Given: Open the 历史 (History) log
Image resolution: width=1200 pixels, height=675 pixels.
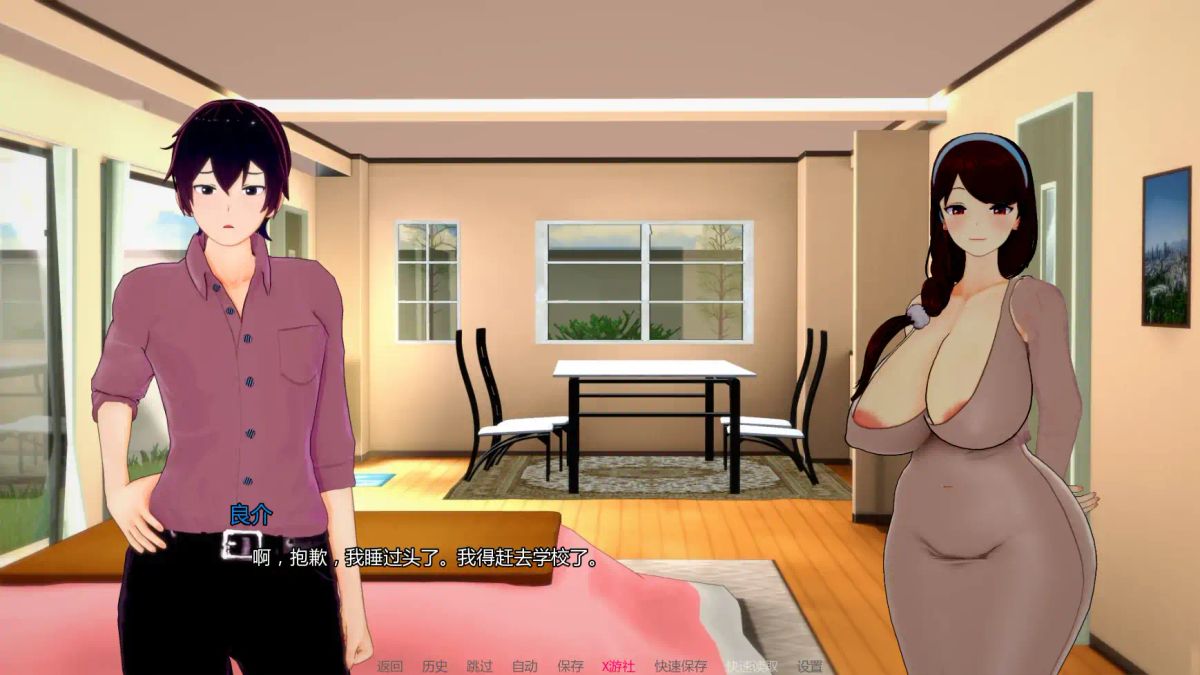Looking at the screenshot, I should 435,666.
